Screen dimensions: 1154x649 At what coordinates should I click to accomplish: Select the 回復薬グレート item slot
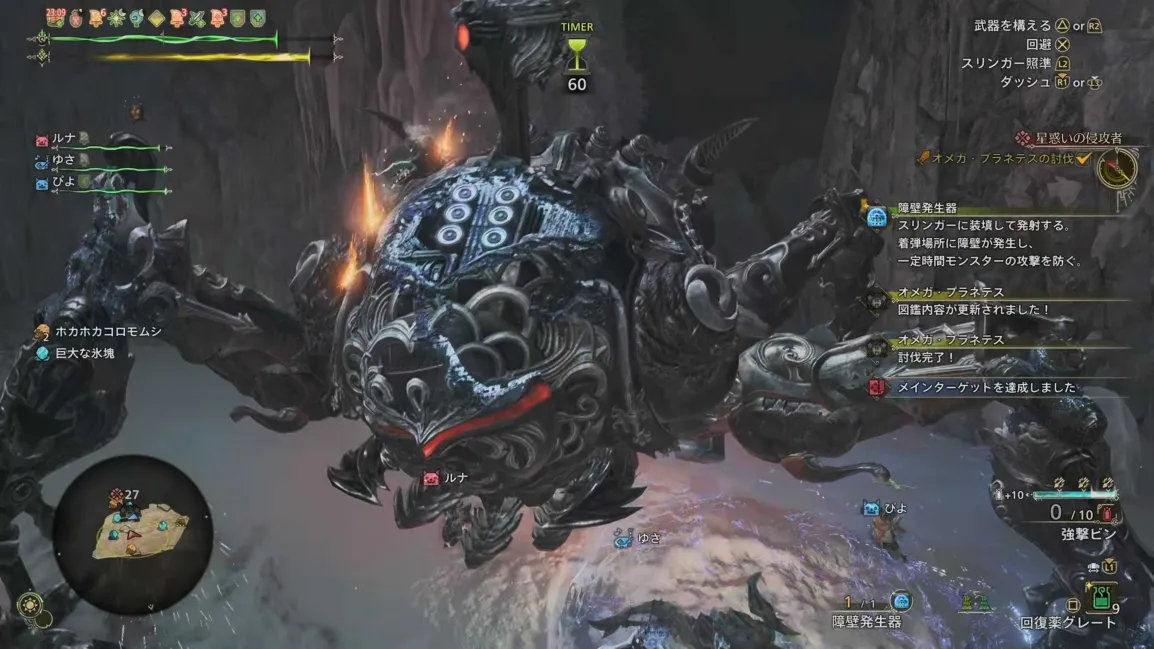(1101, 600)
